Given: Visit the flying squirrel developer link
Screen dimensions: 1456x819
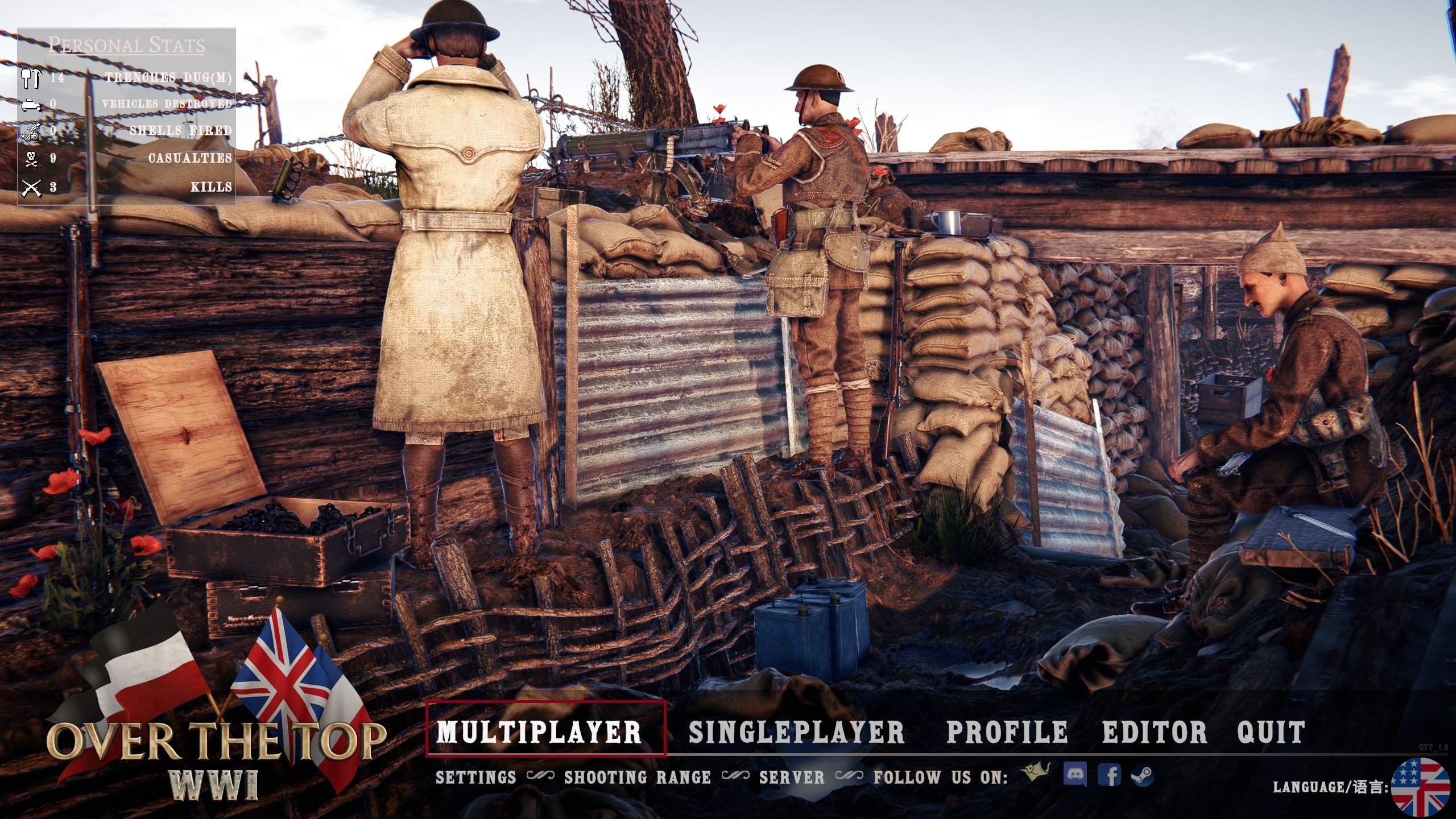Looking at the screenshot, I should [1036, 773].
